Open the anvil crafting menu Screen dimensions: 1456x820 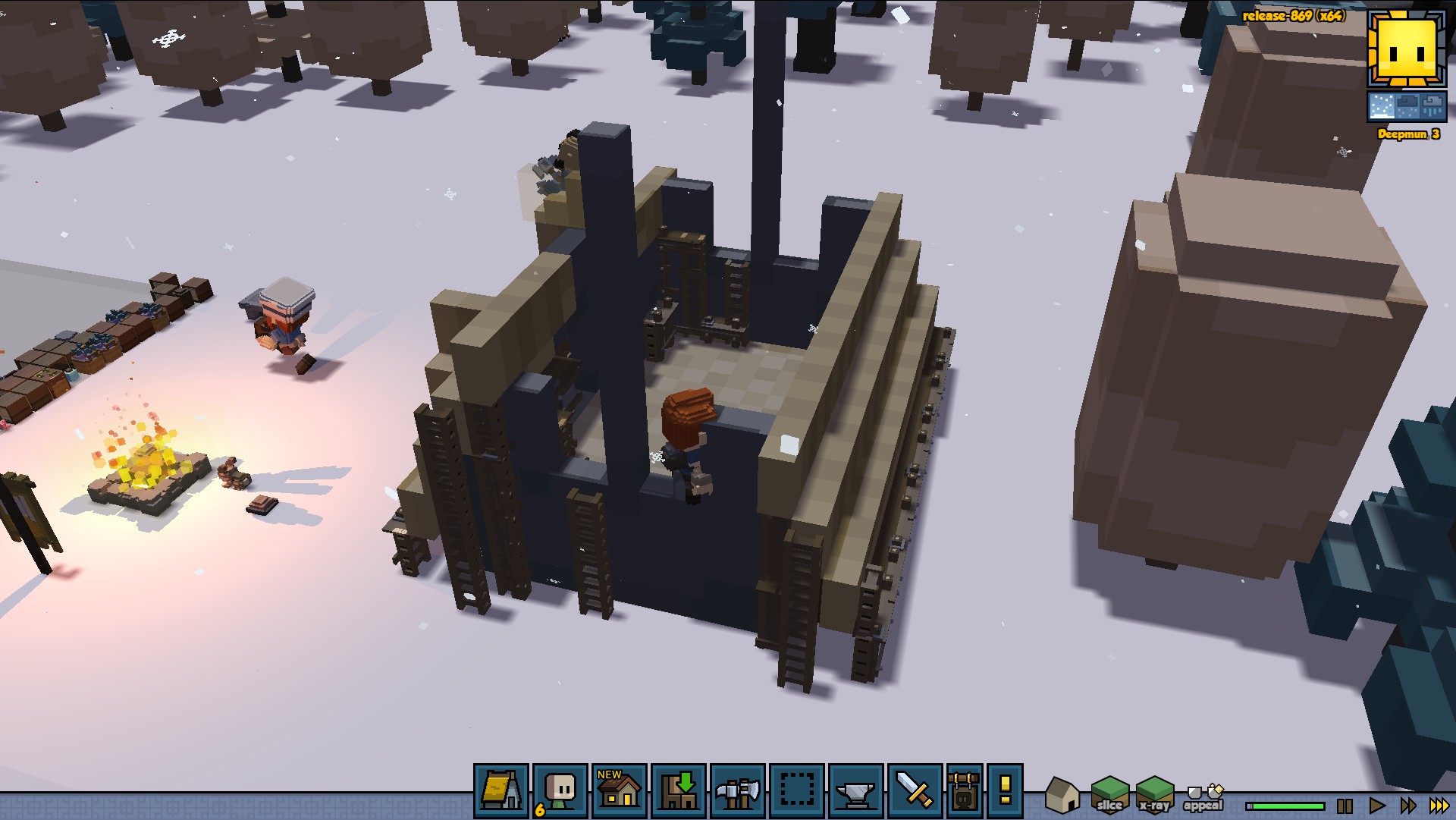[x=856, y=791]
